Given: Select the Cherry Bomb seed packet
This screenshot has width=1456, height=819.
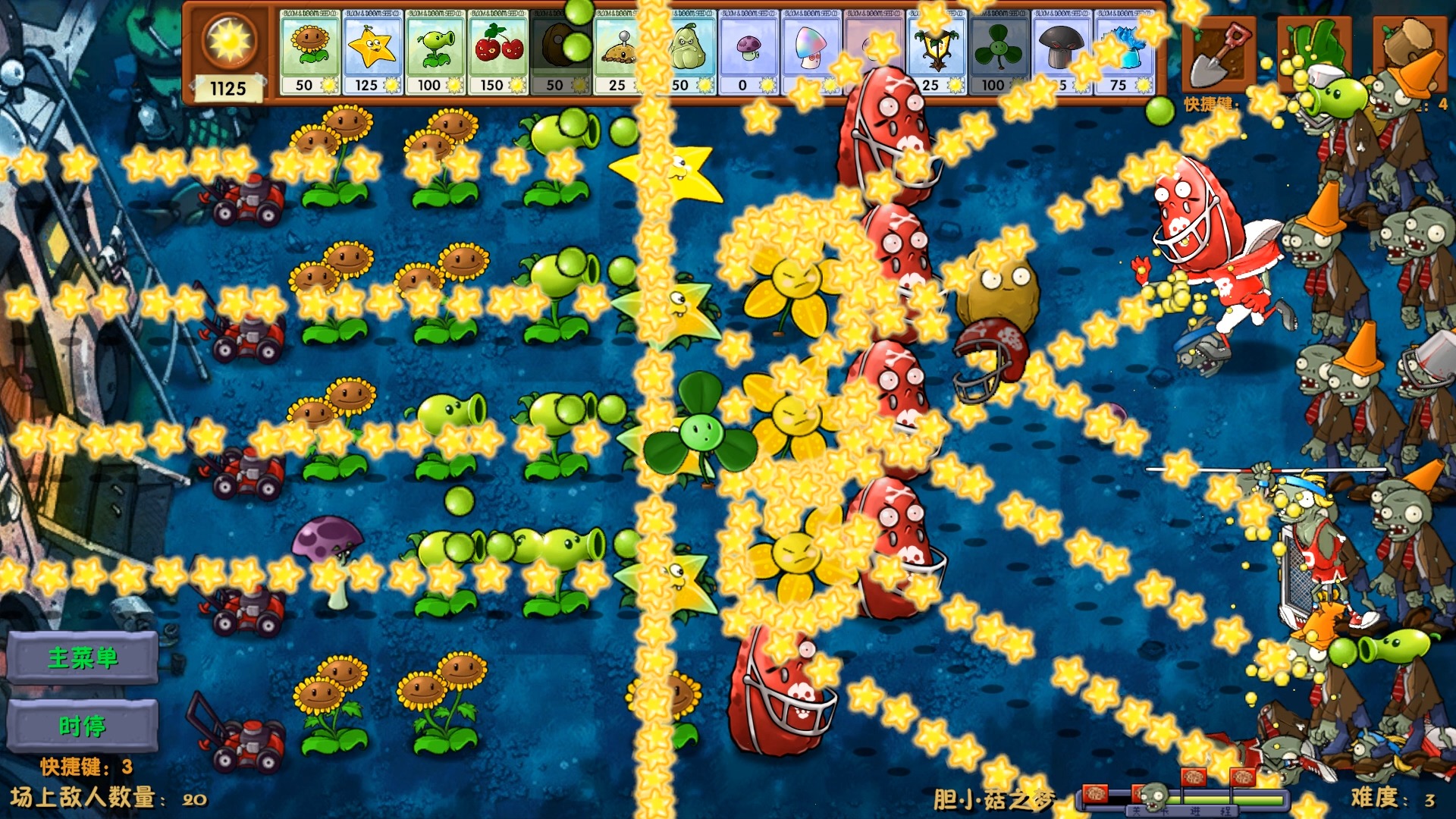Looking at the screenshot, I should click(497, 52).
